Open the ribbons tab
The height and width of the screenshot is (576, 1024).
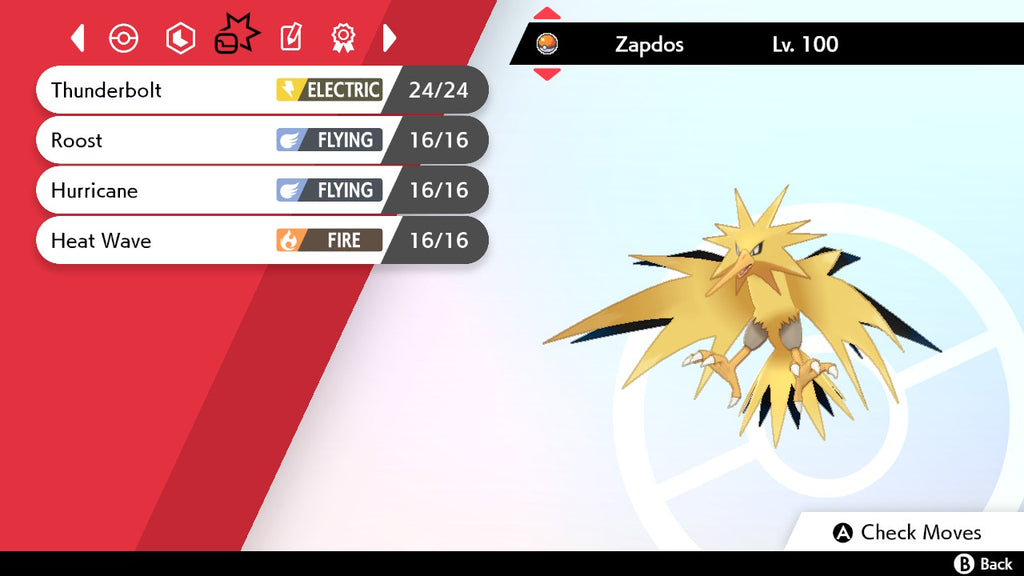click(344, 38)
